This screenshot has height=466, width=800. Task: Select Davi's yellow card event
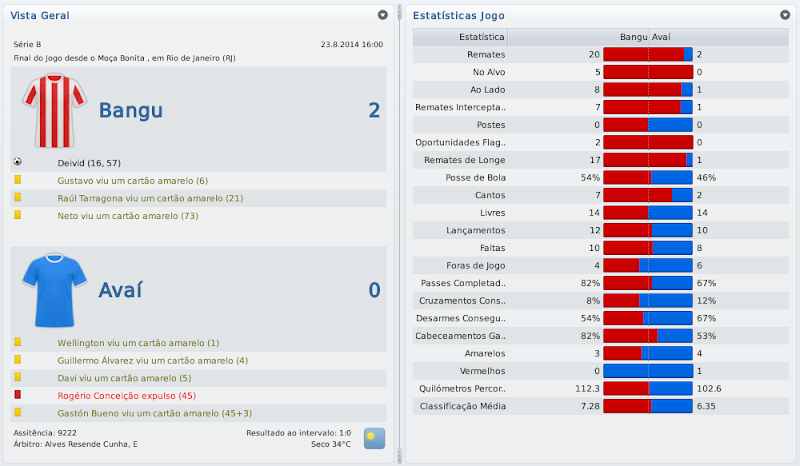pos(125,378)
